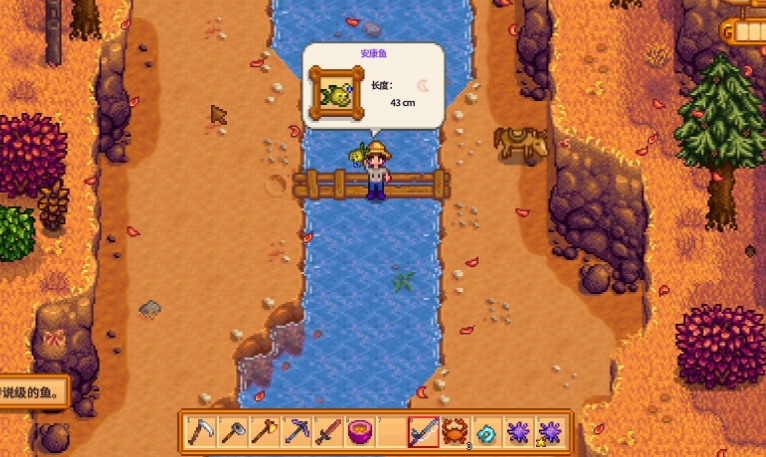Select the gold-headed axe slot
Image resolution: width=766 pixels, height=457 pixels.
pyautogui.click(x=265, y=432)
